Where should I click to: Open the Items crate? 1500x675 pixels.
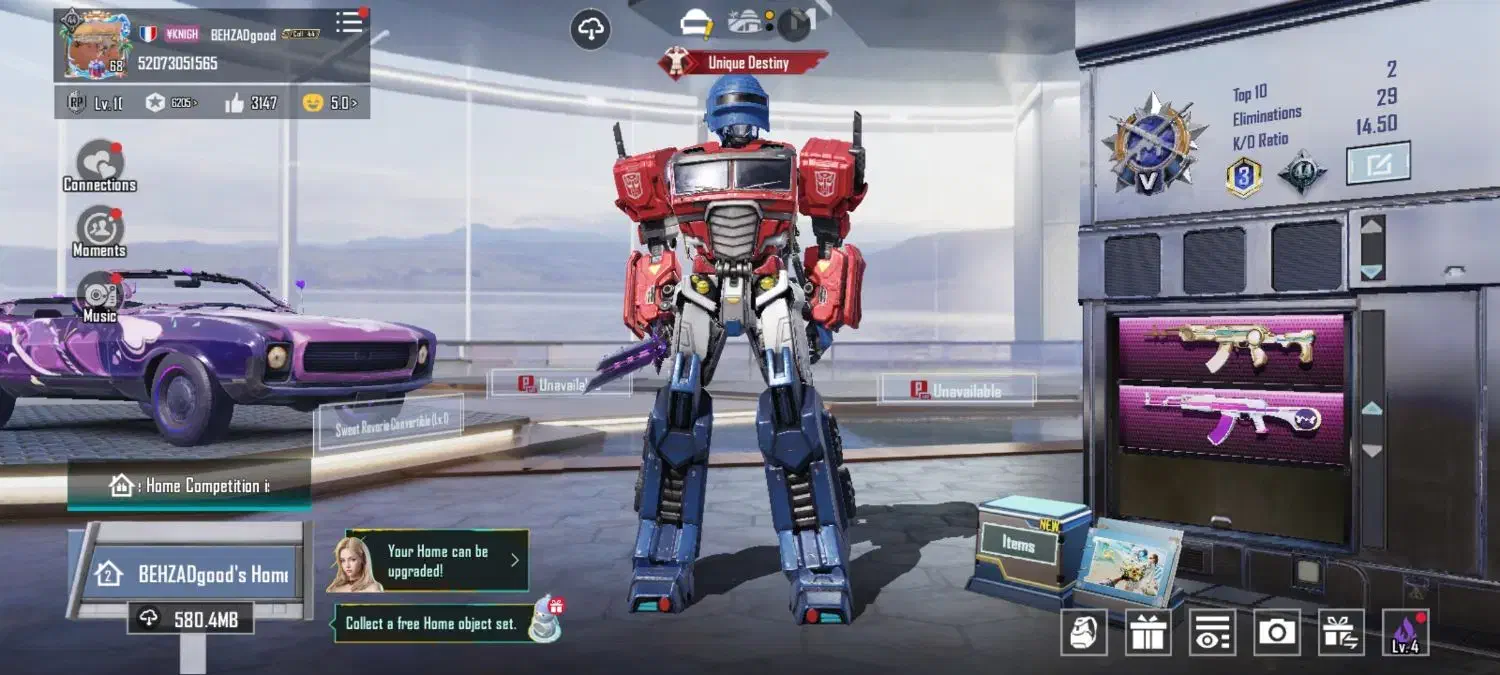[x=1019, y=545]
